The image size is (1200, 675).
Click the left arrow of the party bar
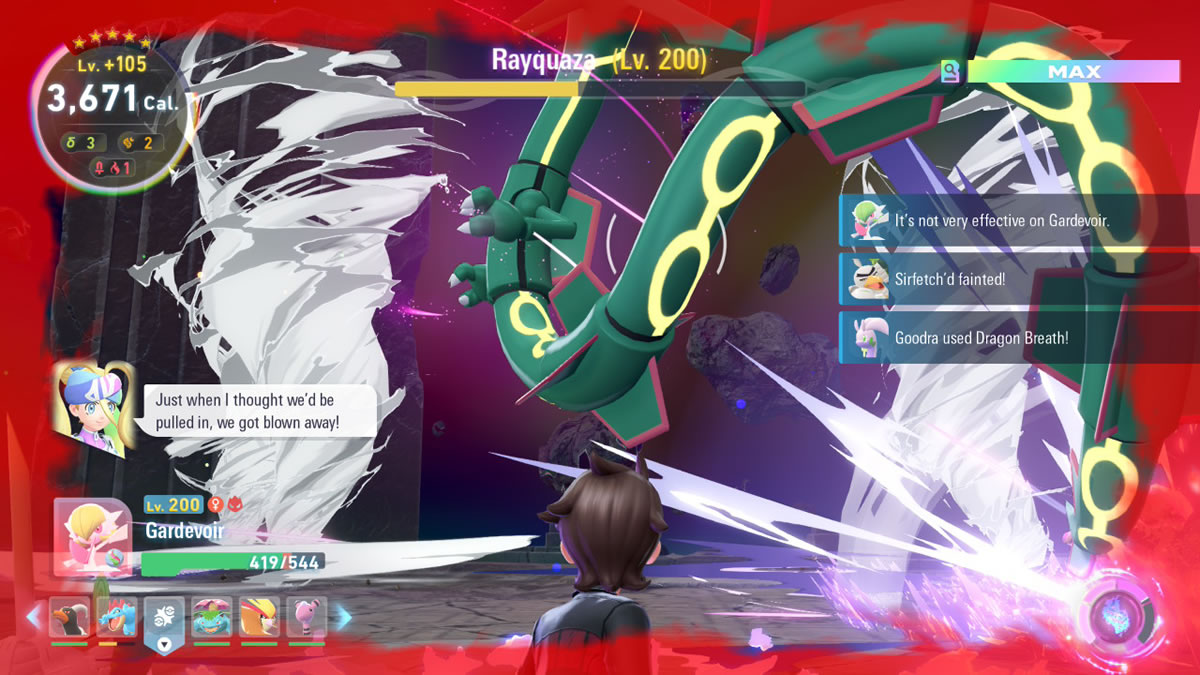pyautogui.click(x=34, y=618)
